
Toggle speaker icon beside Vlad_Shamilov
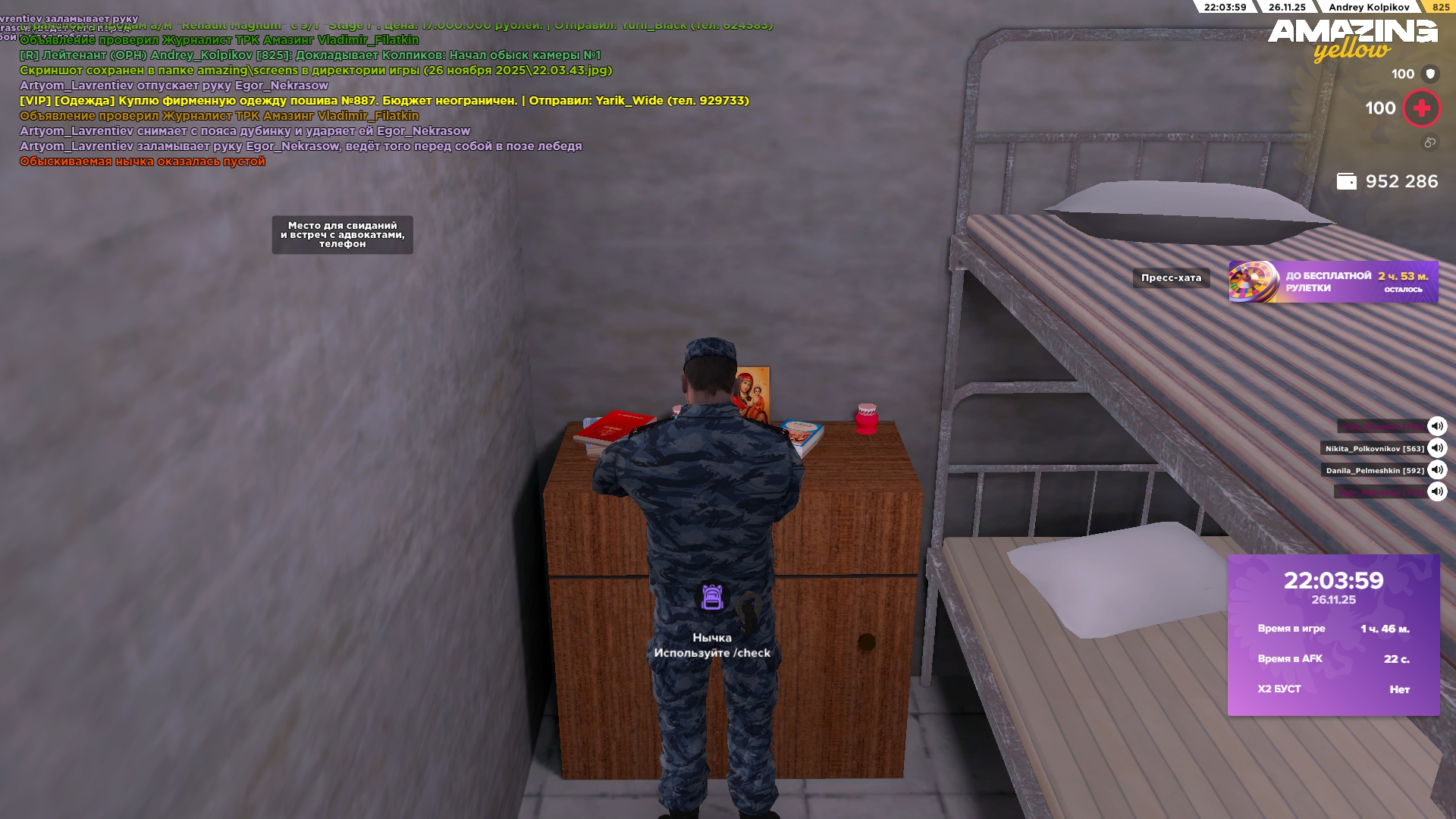[x=1437, y=426]
